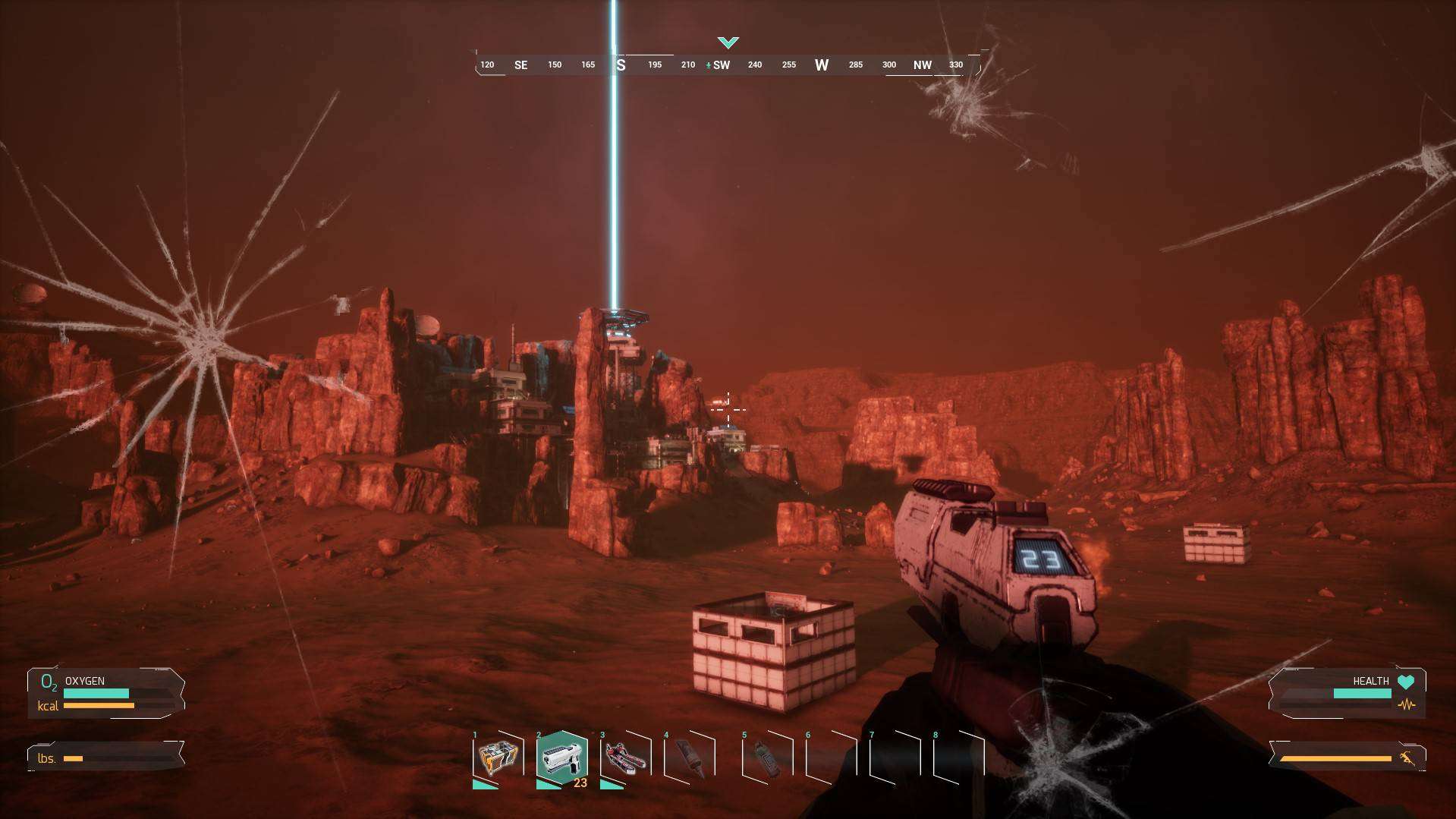The width and height of the screenshot is (1456, 819).
Task: Choose the sealant tube in slot 4
Action: tap(690, 758)
